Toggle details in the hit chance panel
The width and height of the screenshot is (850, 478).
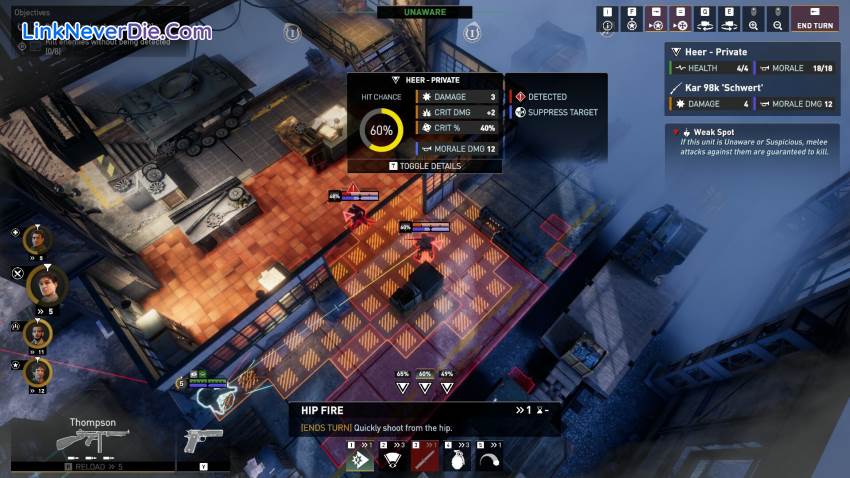pyautogui.click(x=424, y=165)
